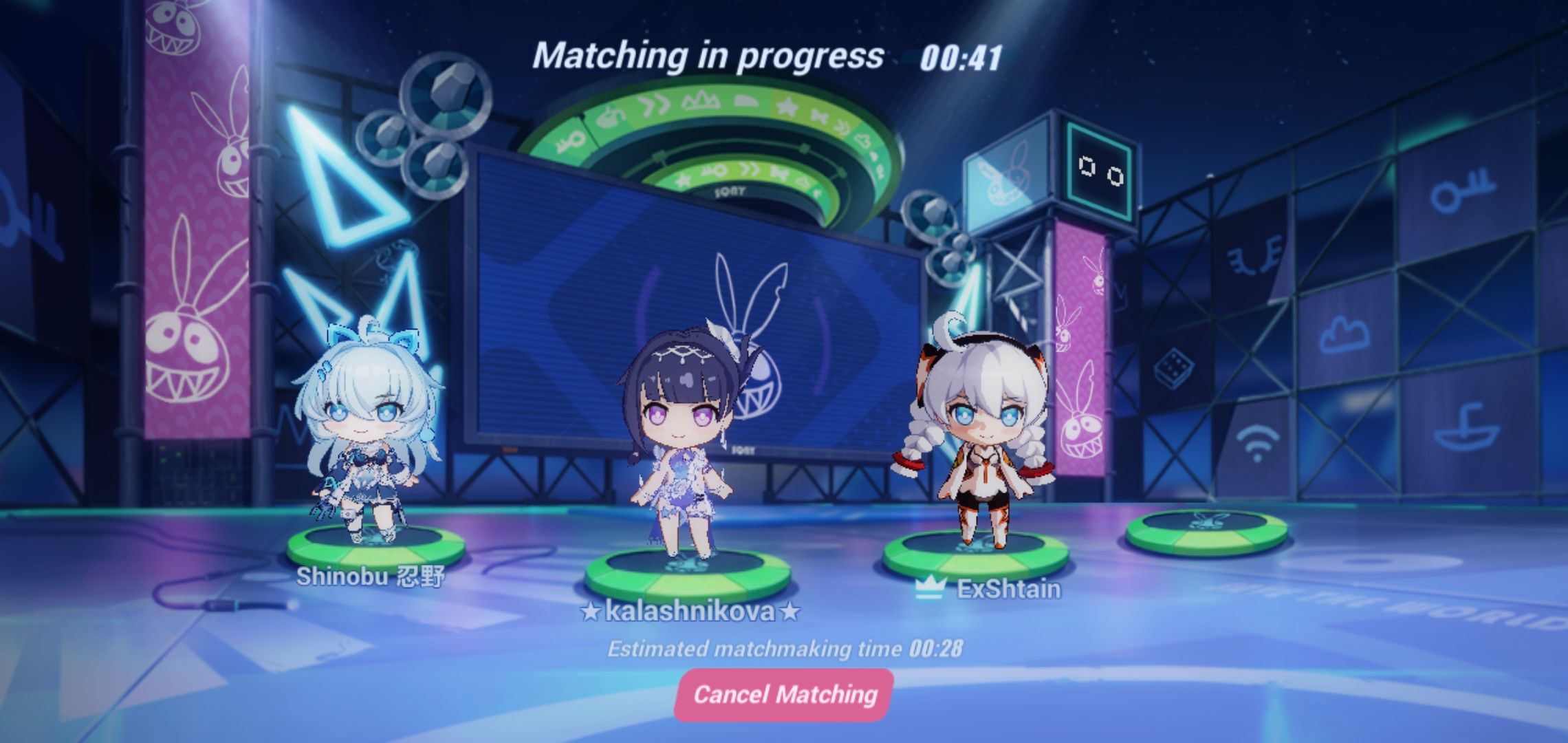
Task: Click the key icon on the upper right wall
Action: 1463,191
